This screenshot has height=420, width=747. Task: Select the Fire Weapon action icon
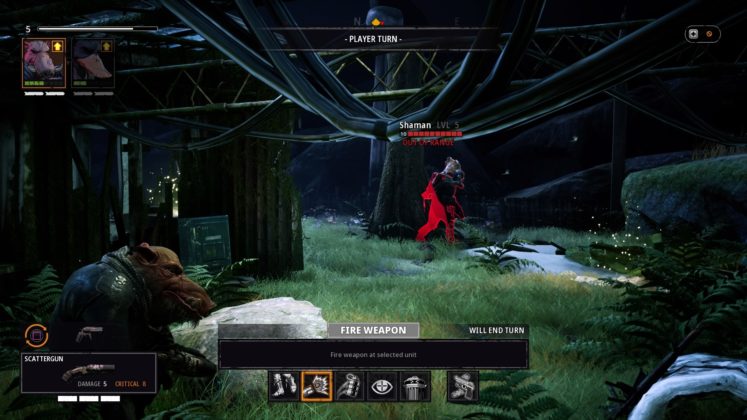tap(316, 385)
